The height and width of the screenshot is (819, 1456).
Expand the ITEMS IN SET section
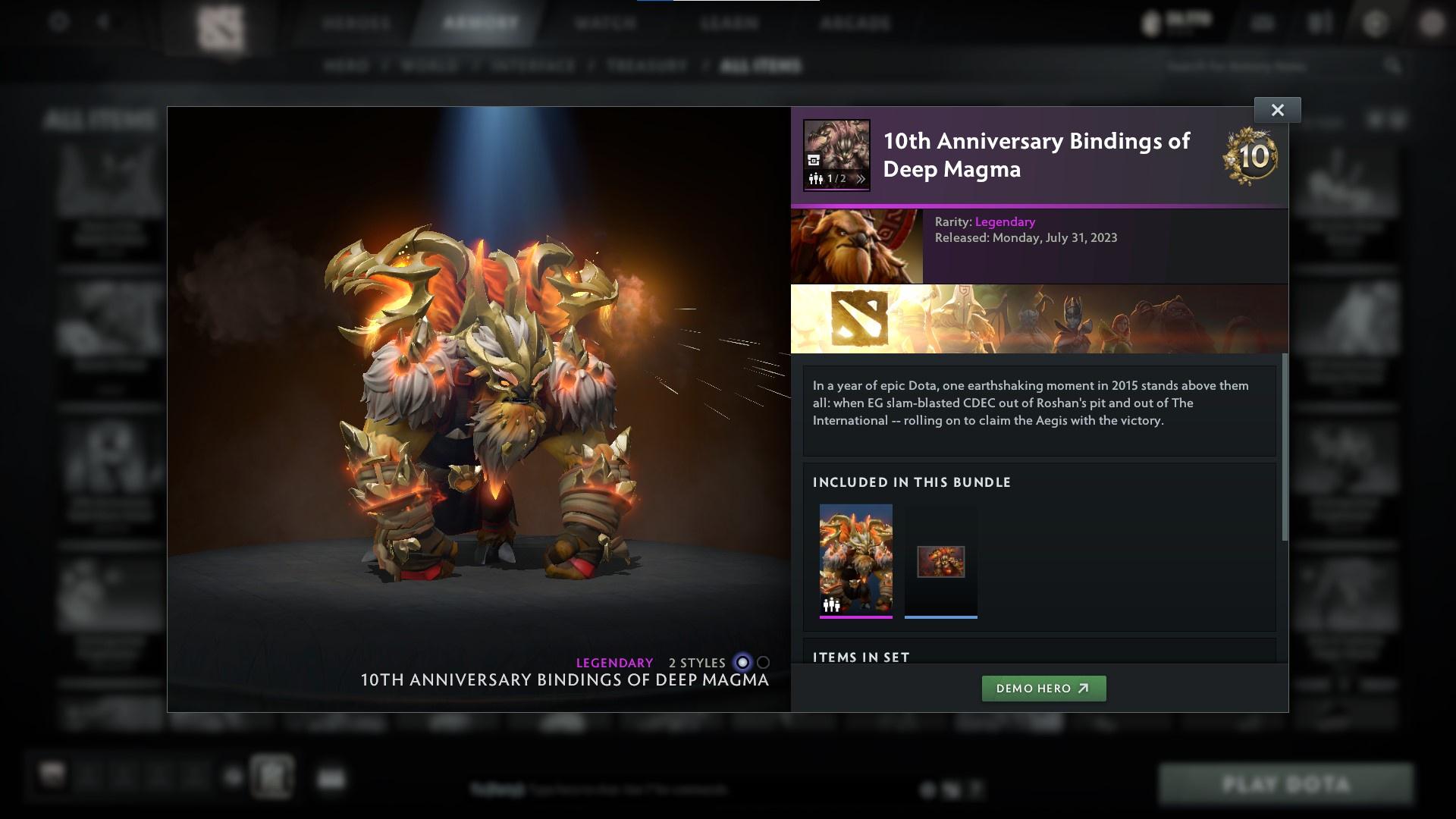[861, 657]
